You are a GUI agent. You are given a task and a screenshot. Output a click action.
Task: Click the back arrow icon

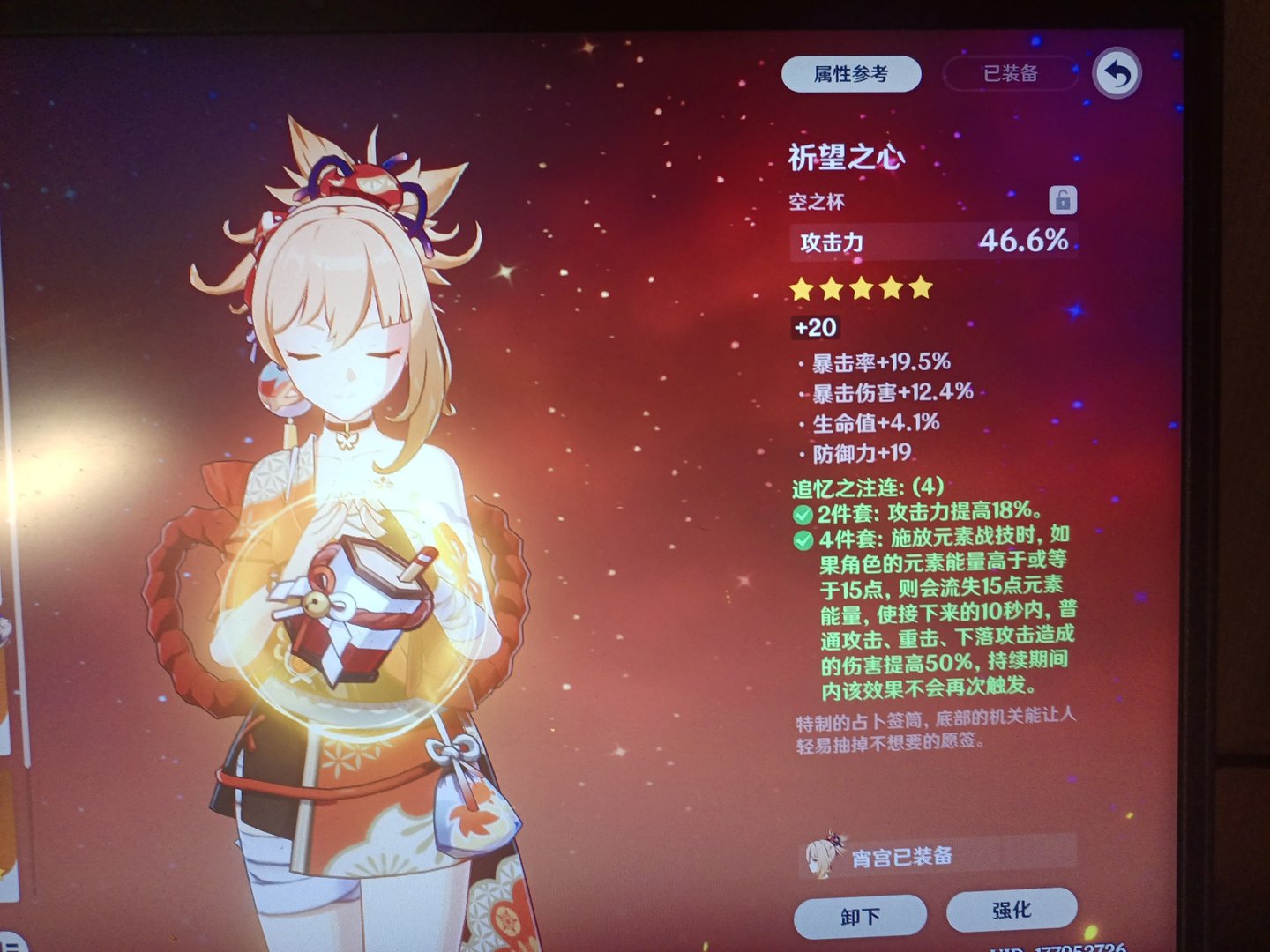click(1117, 75)
